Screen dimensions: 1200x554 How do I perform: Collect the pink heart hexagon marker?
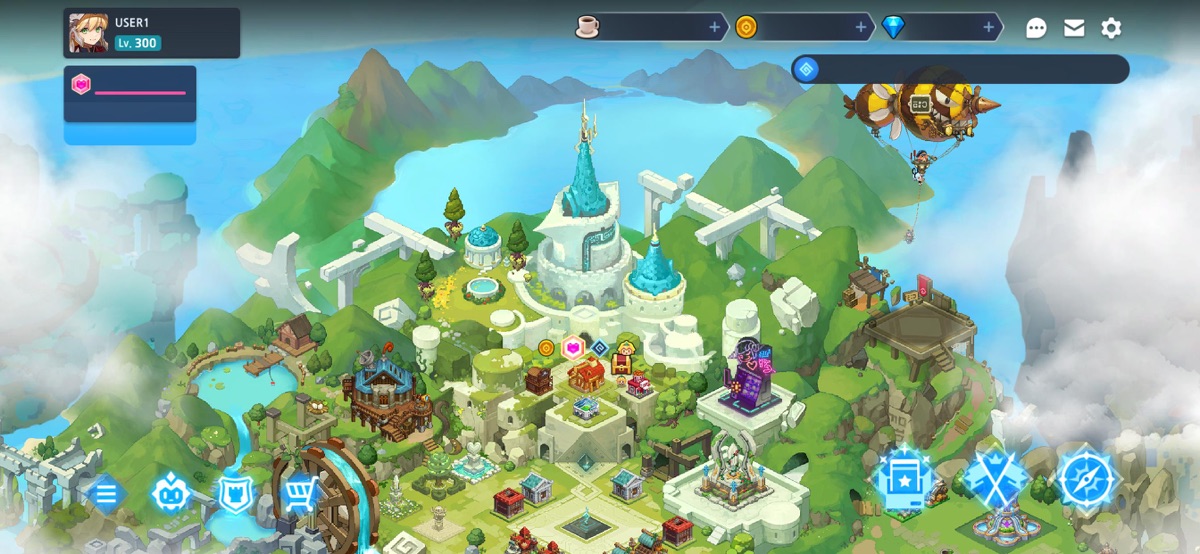[573, 348]
